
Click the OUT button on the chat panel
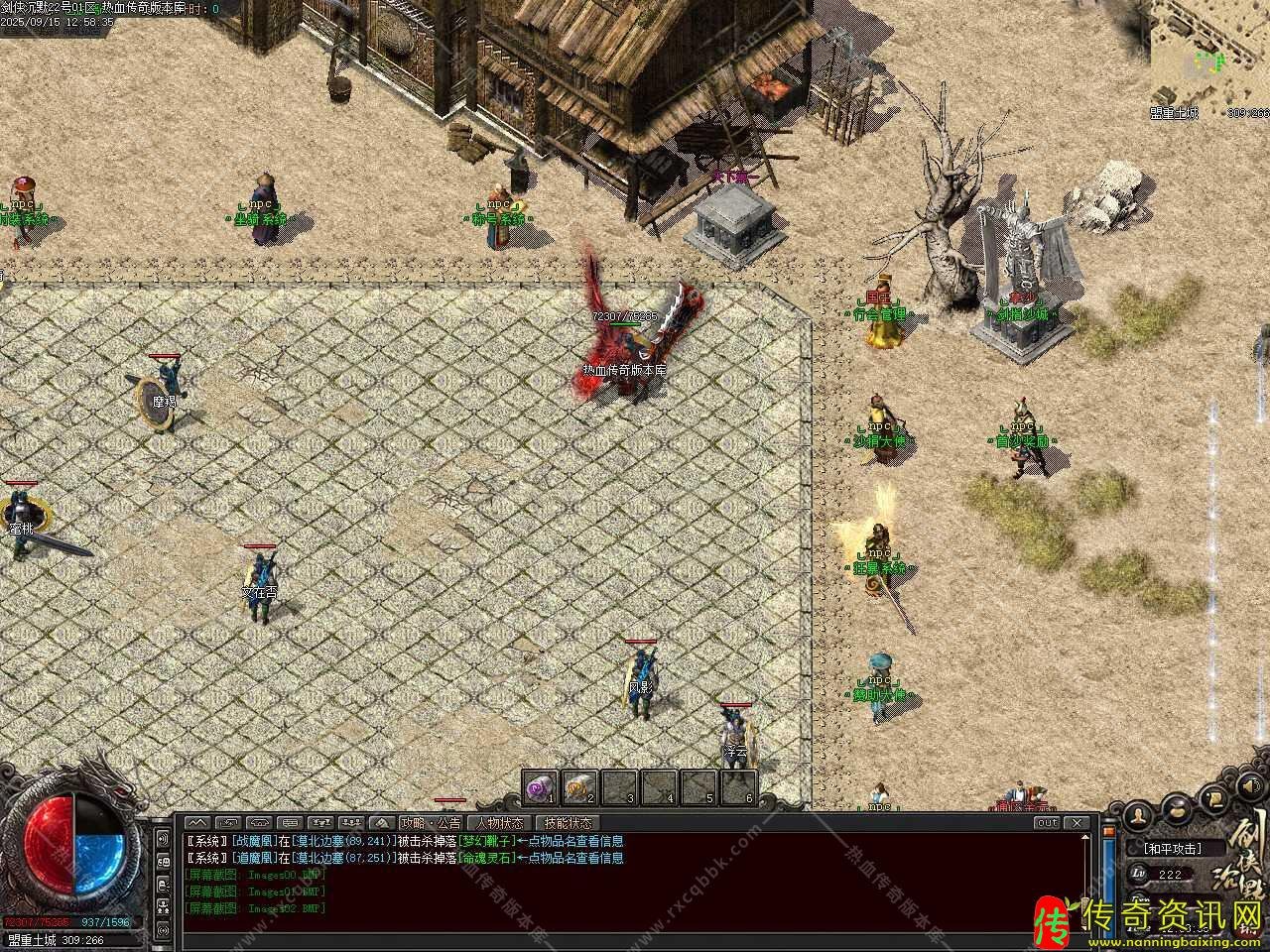(1047, 823)
